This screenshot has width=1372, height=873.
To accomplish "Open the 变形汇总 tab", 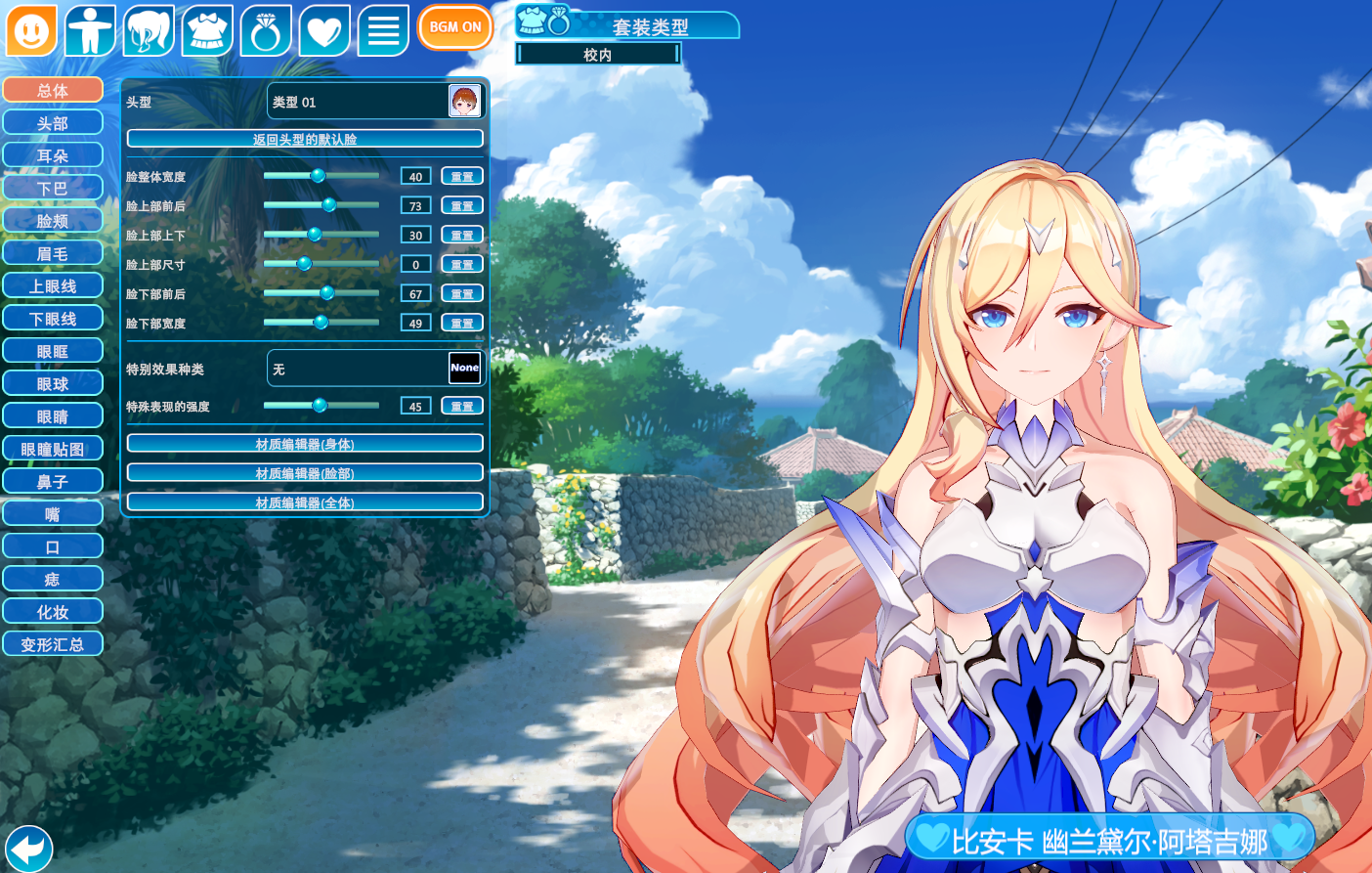I will (53, 644).
